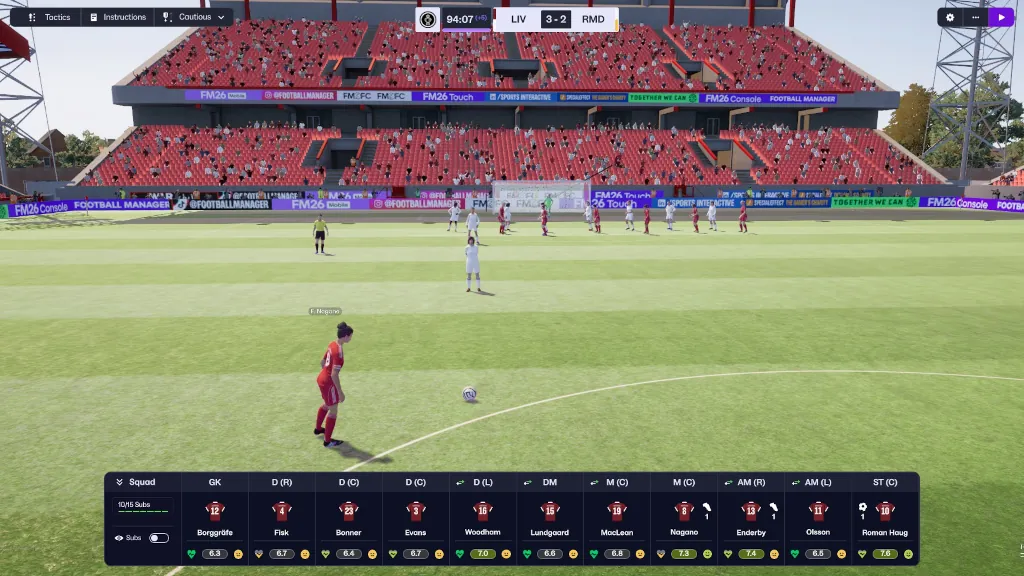This screenshot has height=576, width=1024.
Task: Toggle the Subs visibility switch
Action: coord(158,538)
